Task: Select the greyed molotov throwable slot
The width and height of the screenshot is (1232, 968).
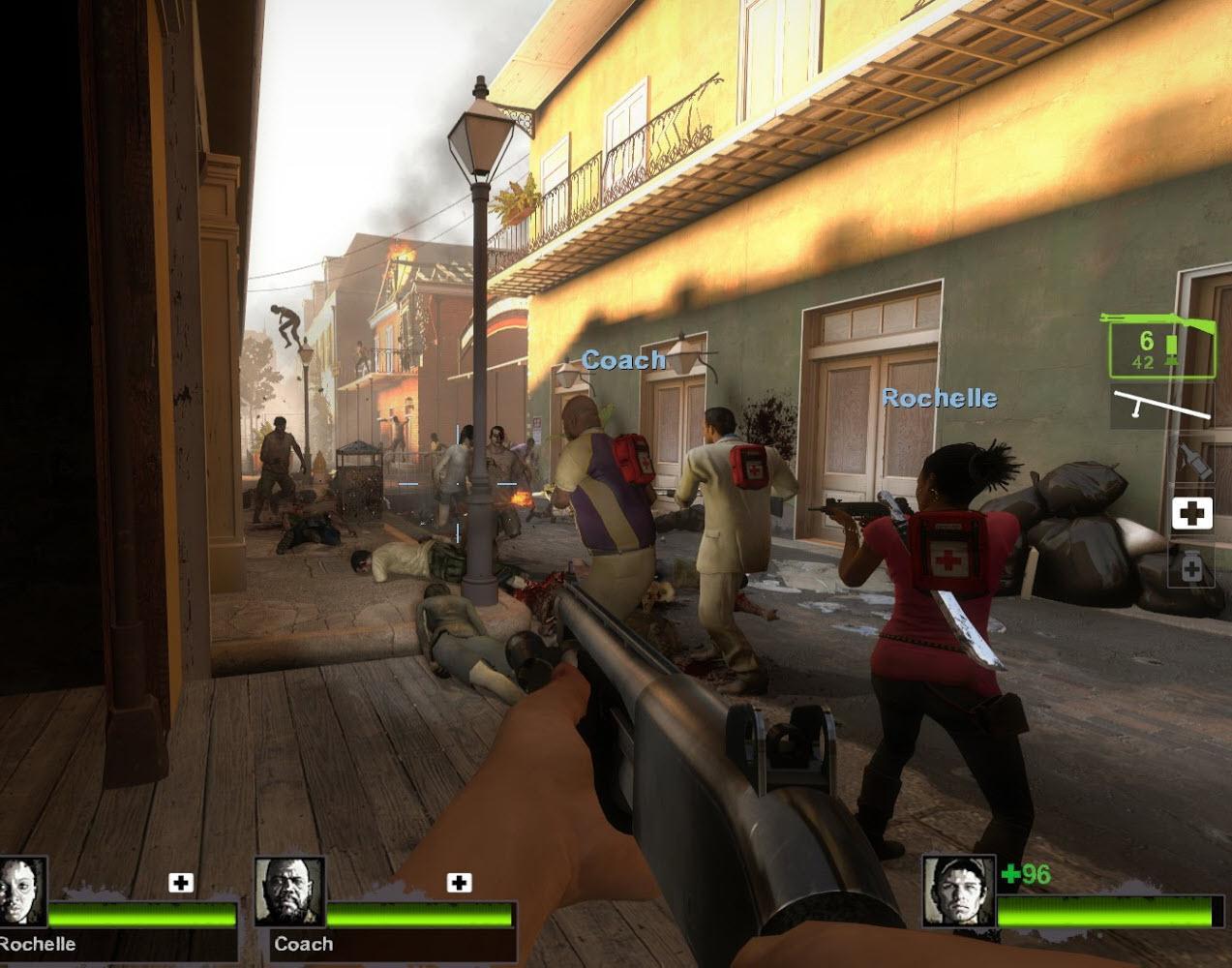Action: [x=1192, y=458]
